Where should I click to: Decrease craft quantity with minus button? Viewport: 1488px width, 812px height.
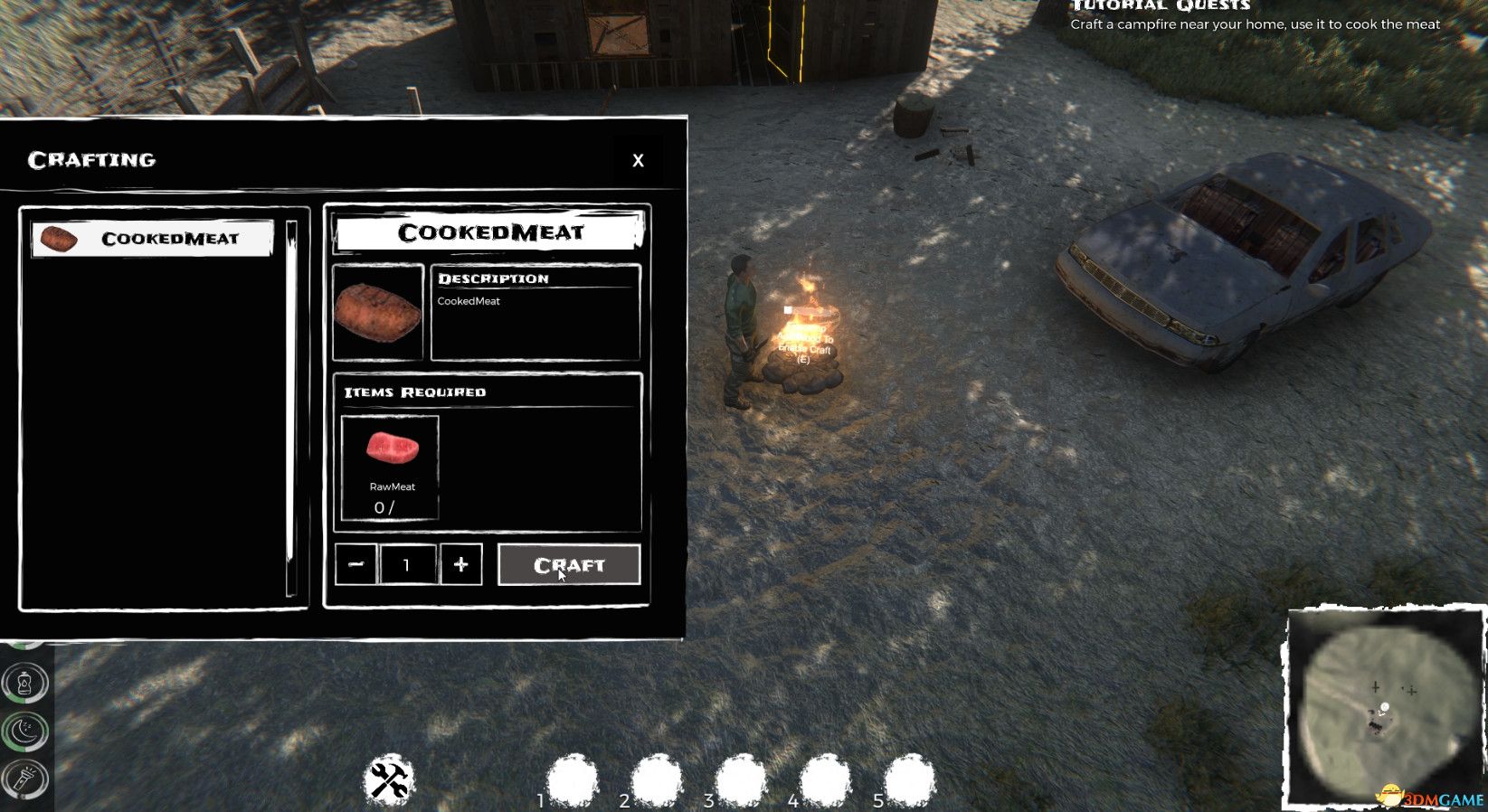click(355, 565)
